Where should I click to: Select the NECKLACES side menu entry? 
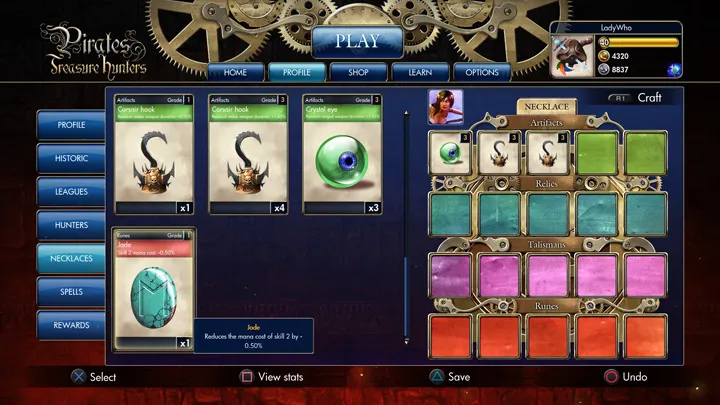pyautogui.click(x=71, y=258)
